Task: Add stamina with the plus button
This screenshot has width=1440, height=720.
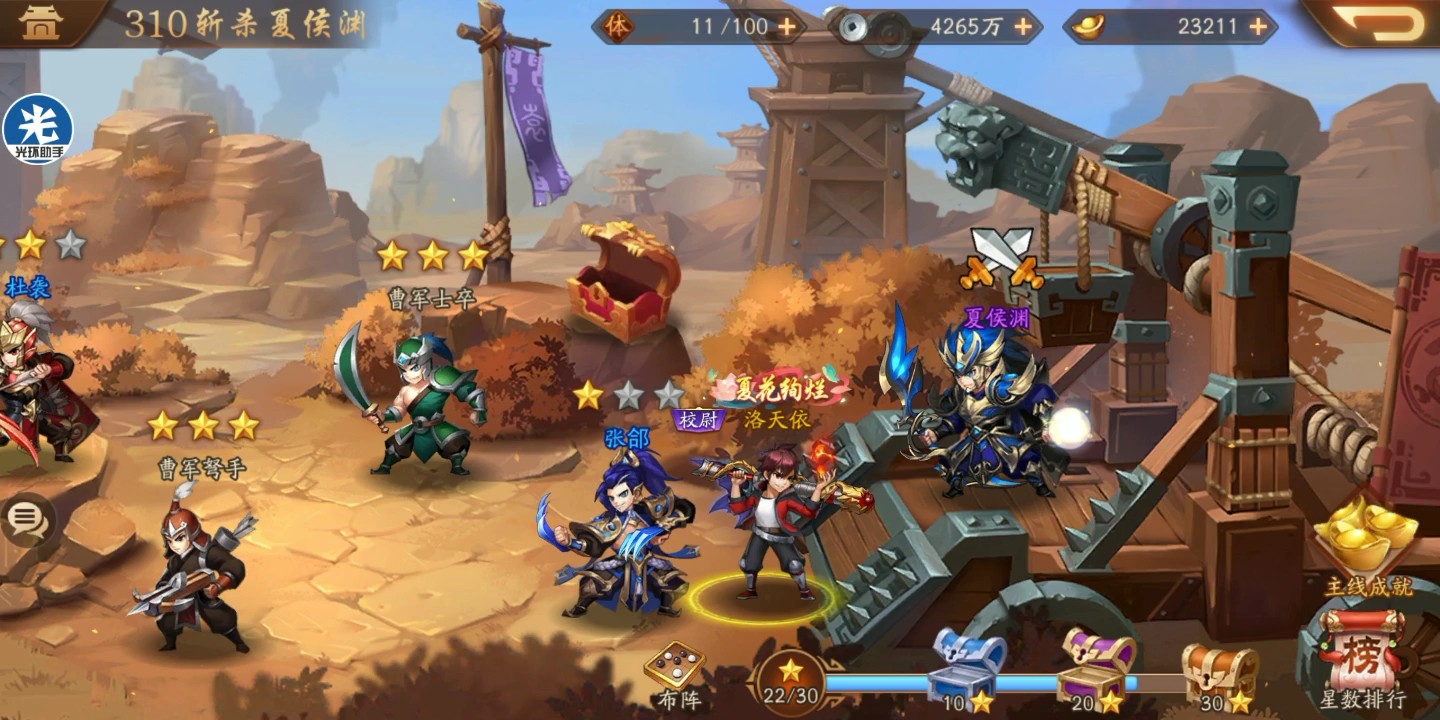Action: [x=787, y=27]
